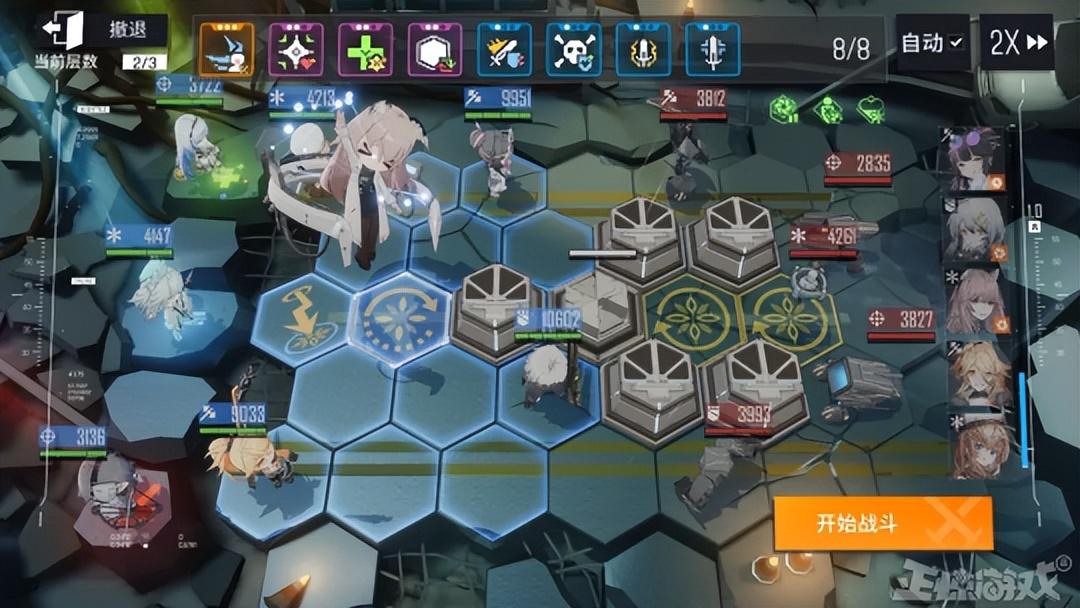Click the 撤退 retreat button
The width and height of the screenshot is (1080, 608).
[x=100, y=30]
